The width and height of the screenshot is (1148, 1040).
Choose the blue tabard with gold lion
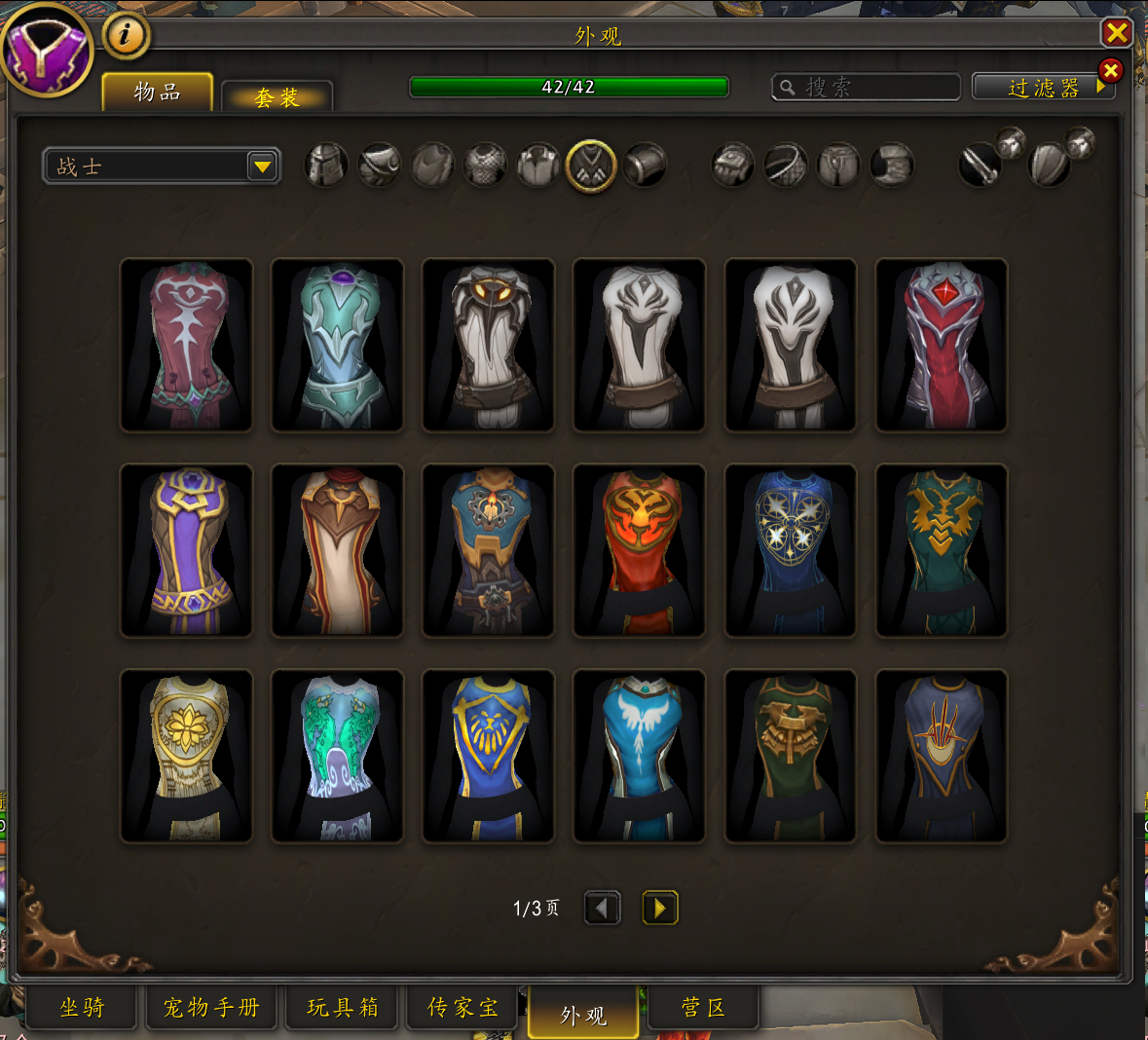[488, 756]
